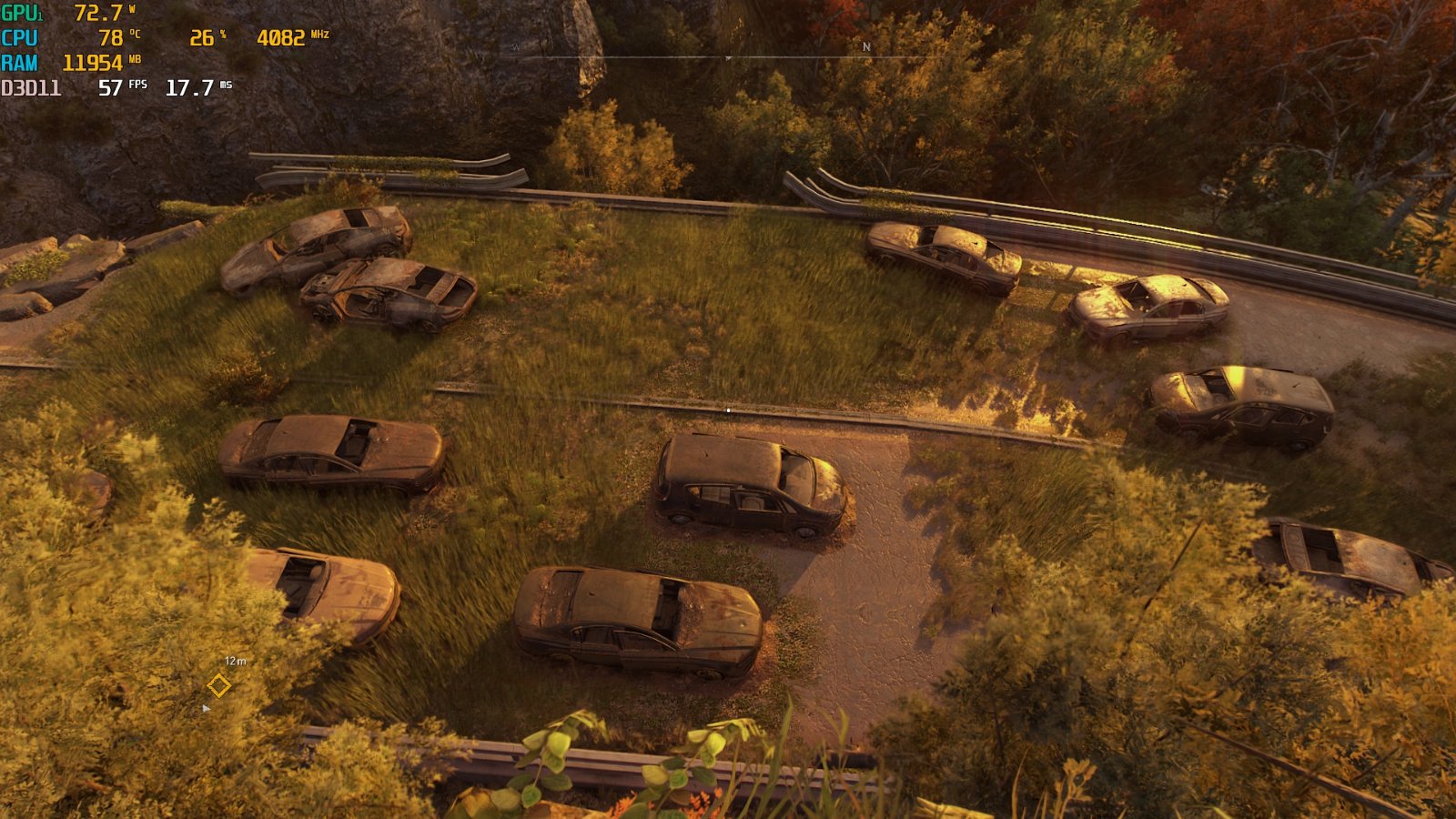The height and width of the screenshot is (819, 1456).
Task: Click the yellow diamond objective marker
Action: pos(218,685)
